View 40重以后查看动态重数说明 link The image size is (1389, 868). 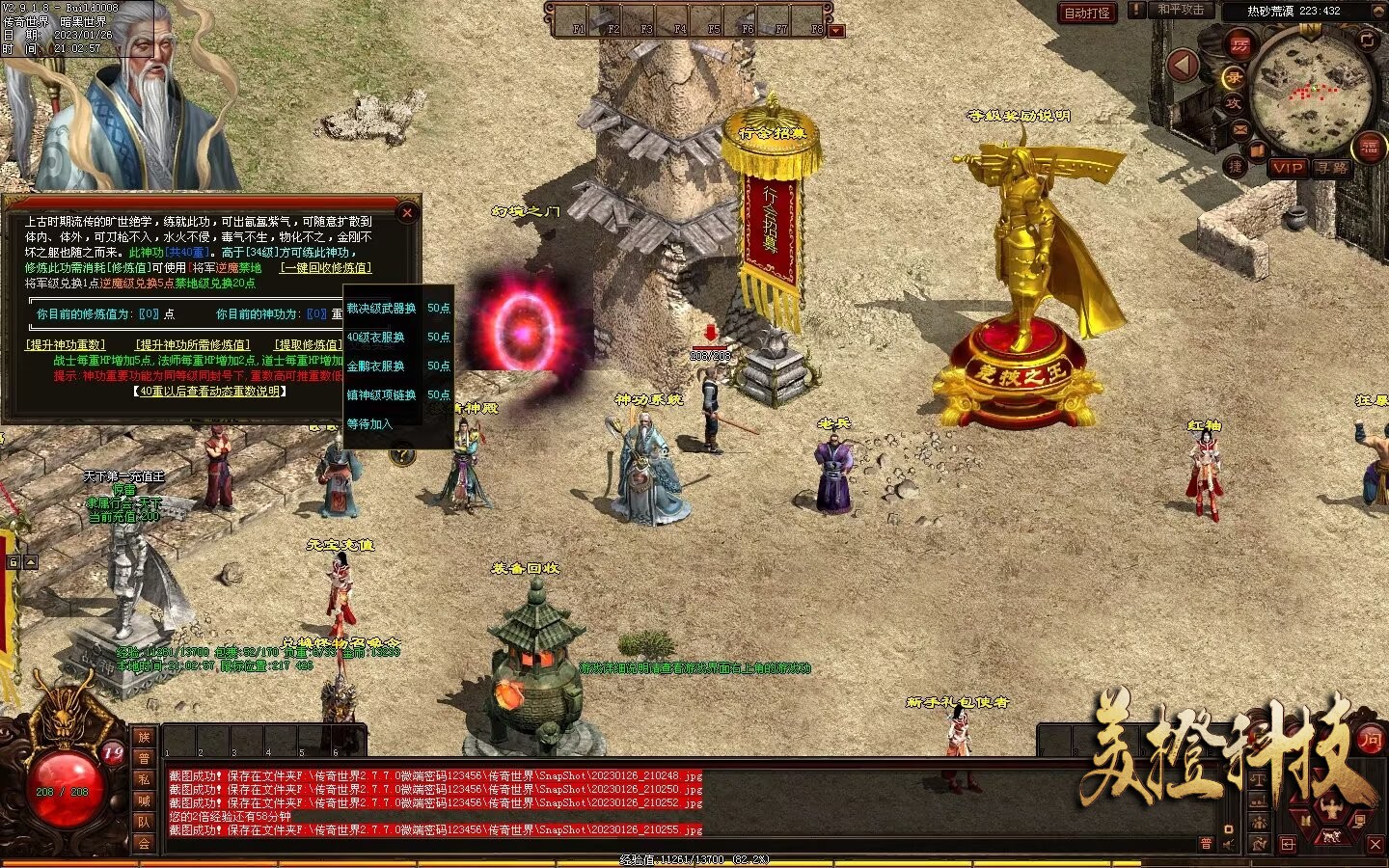(x=209, y=392)
